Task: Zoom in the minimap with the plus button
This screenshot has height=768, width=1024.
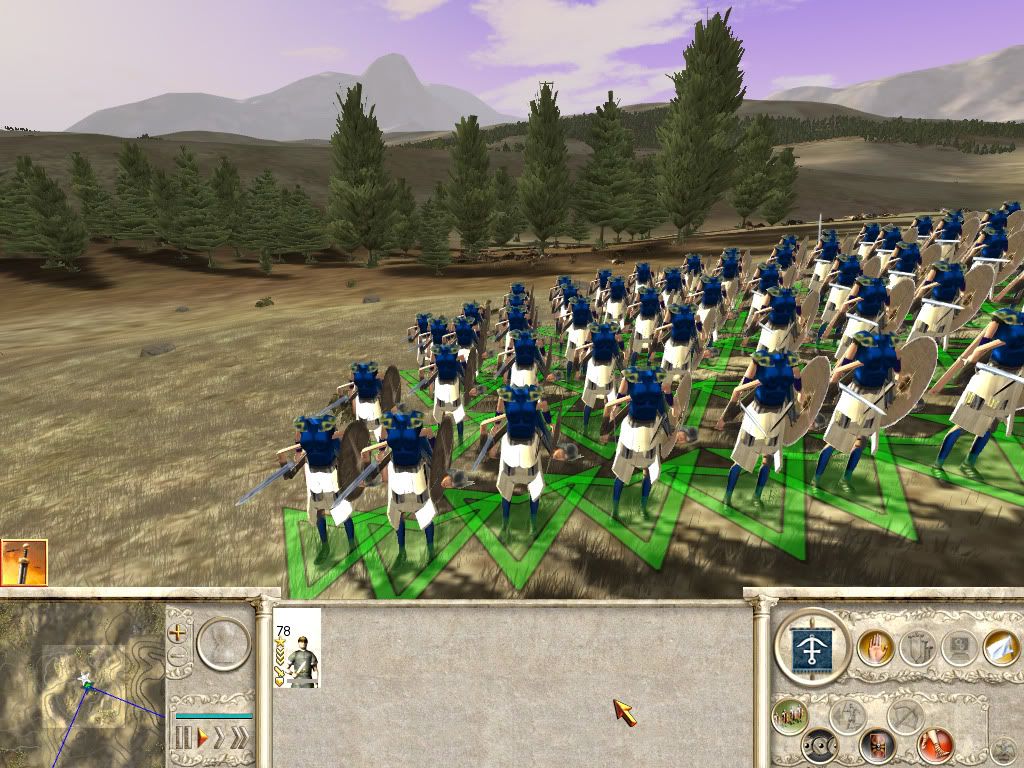Action: (178, 633)
